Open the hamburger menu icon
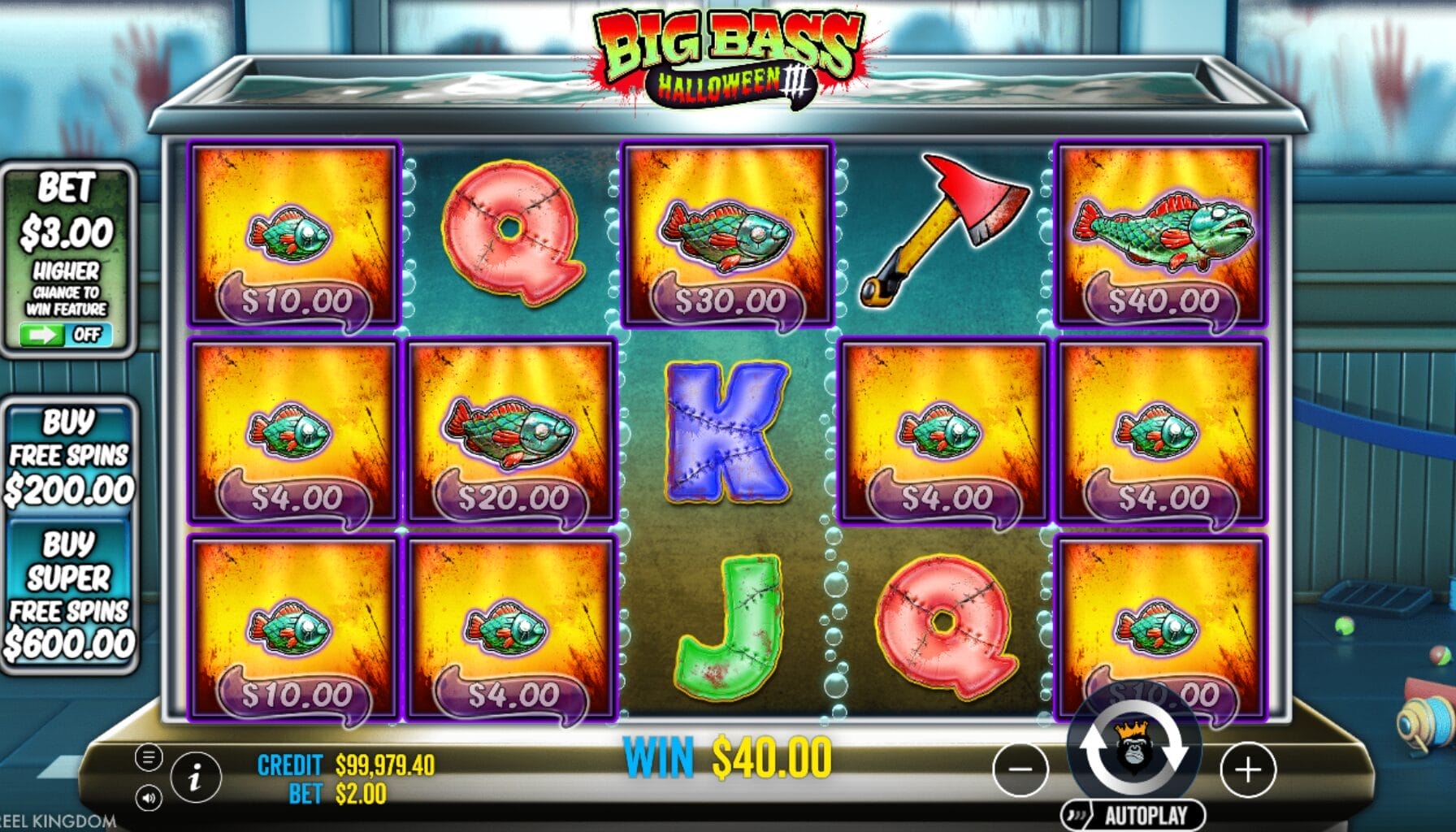Screen dimensions: 1456x832 pyautogui.click(x=148, y=758)
